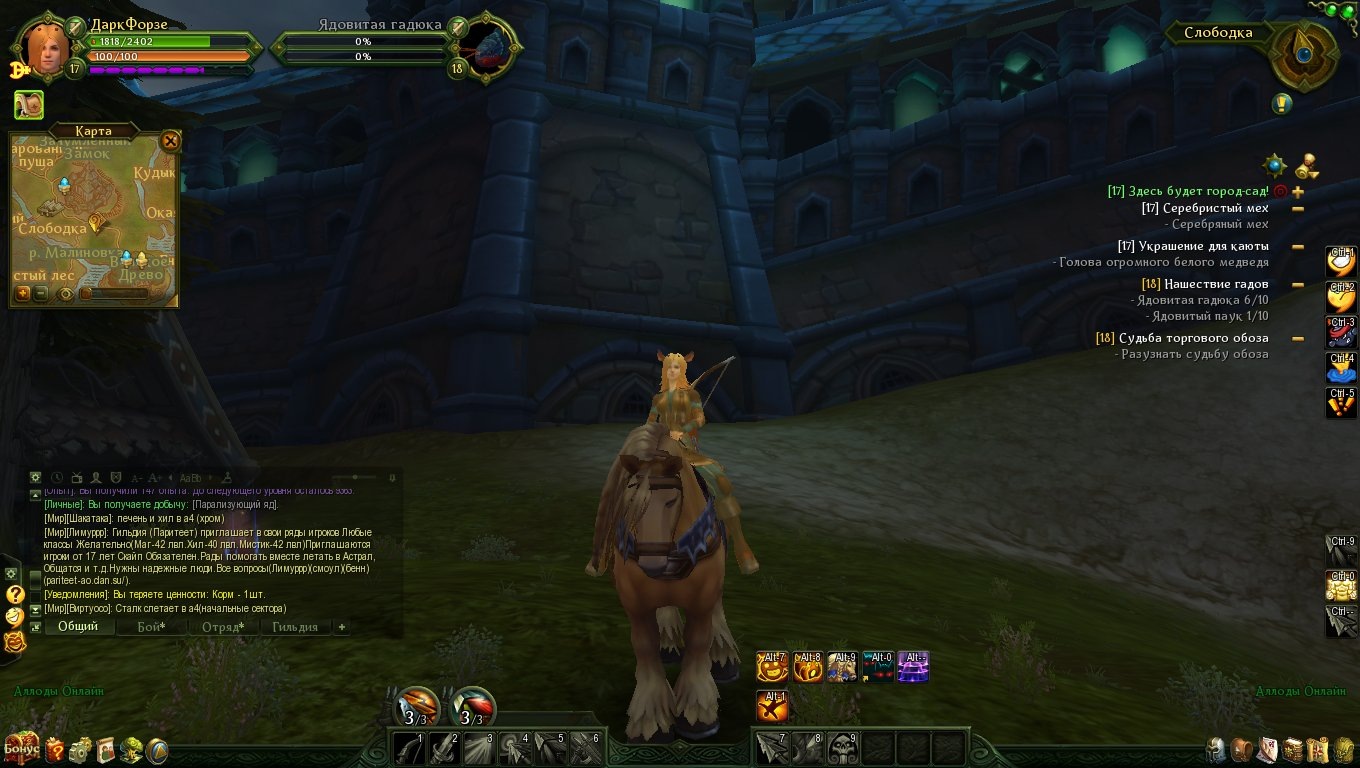Open the chat settings gear icon
This screenshot has height=768, width=1360.
tap(36, 478)
